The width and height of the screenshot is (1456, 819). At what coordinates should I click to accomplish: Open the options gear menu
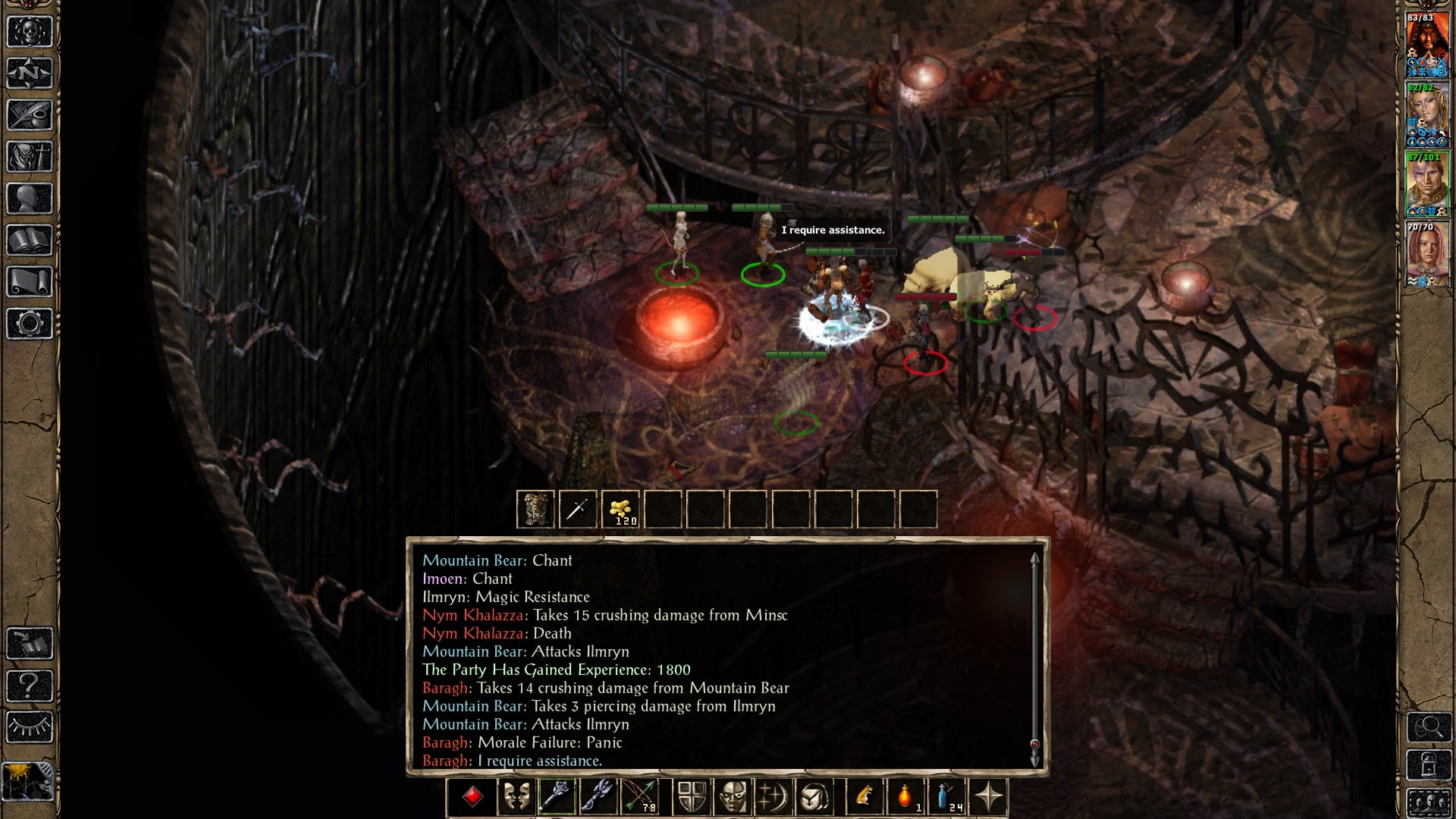tap(30, 324)
